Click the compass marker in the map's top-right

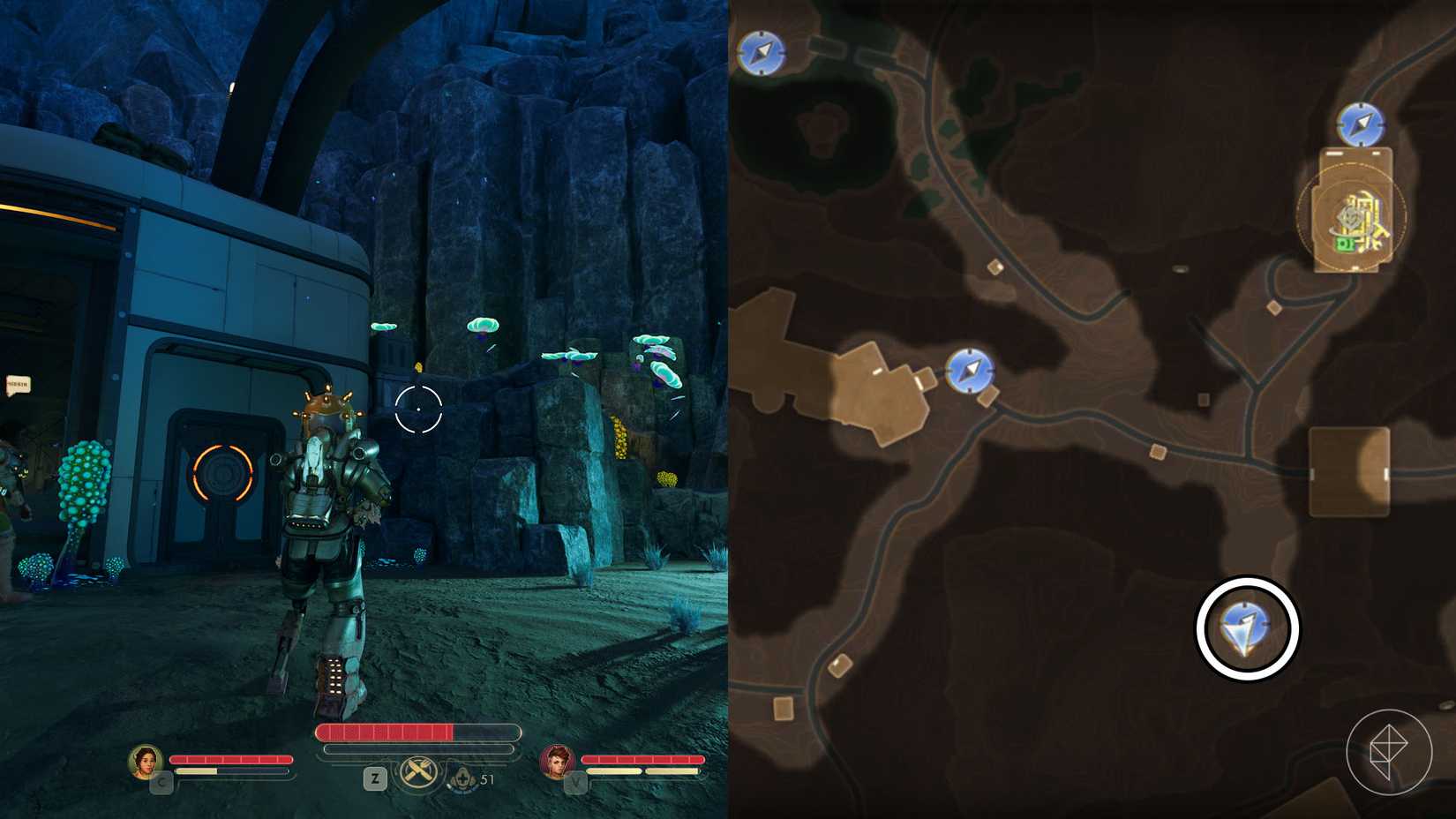(1361, 125)
